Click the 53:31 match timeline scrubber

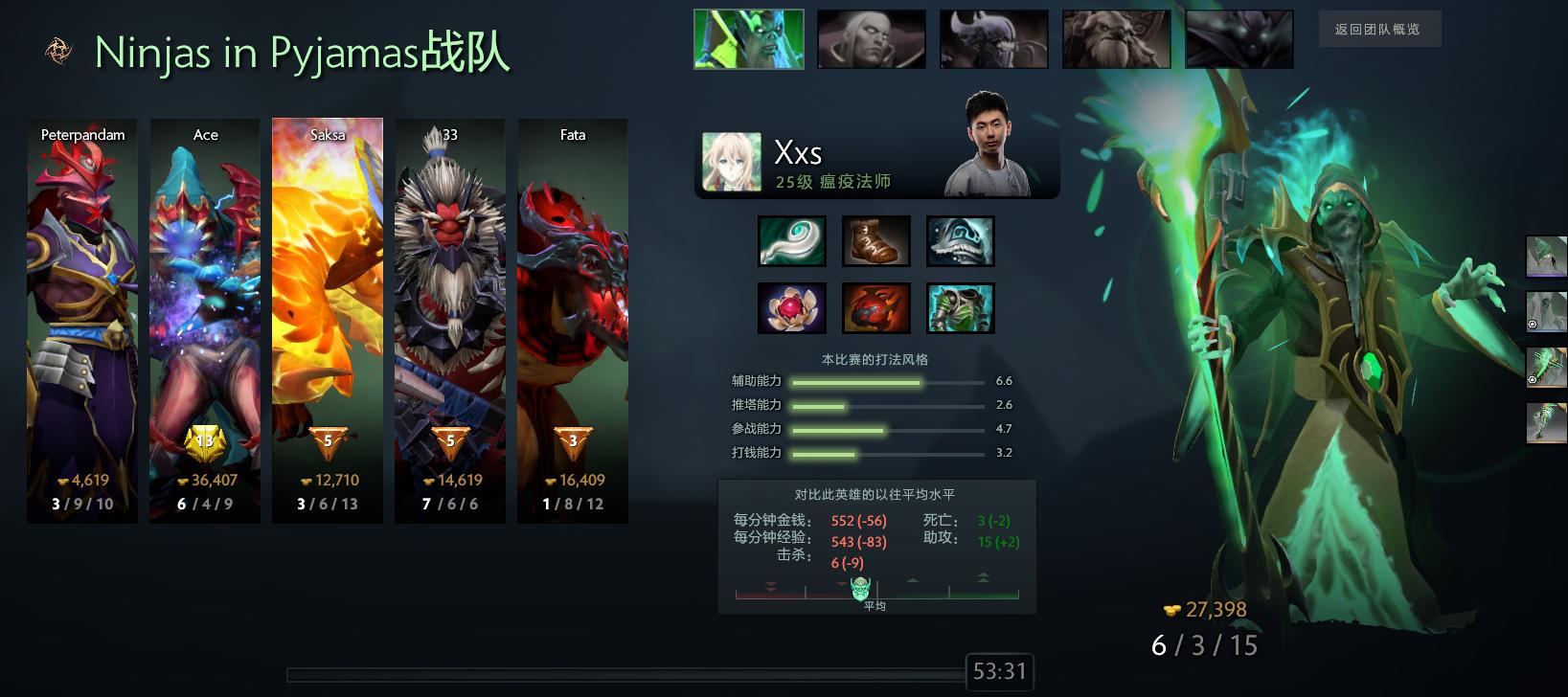point(1000,673)
